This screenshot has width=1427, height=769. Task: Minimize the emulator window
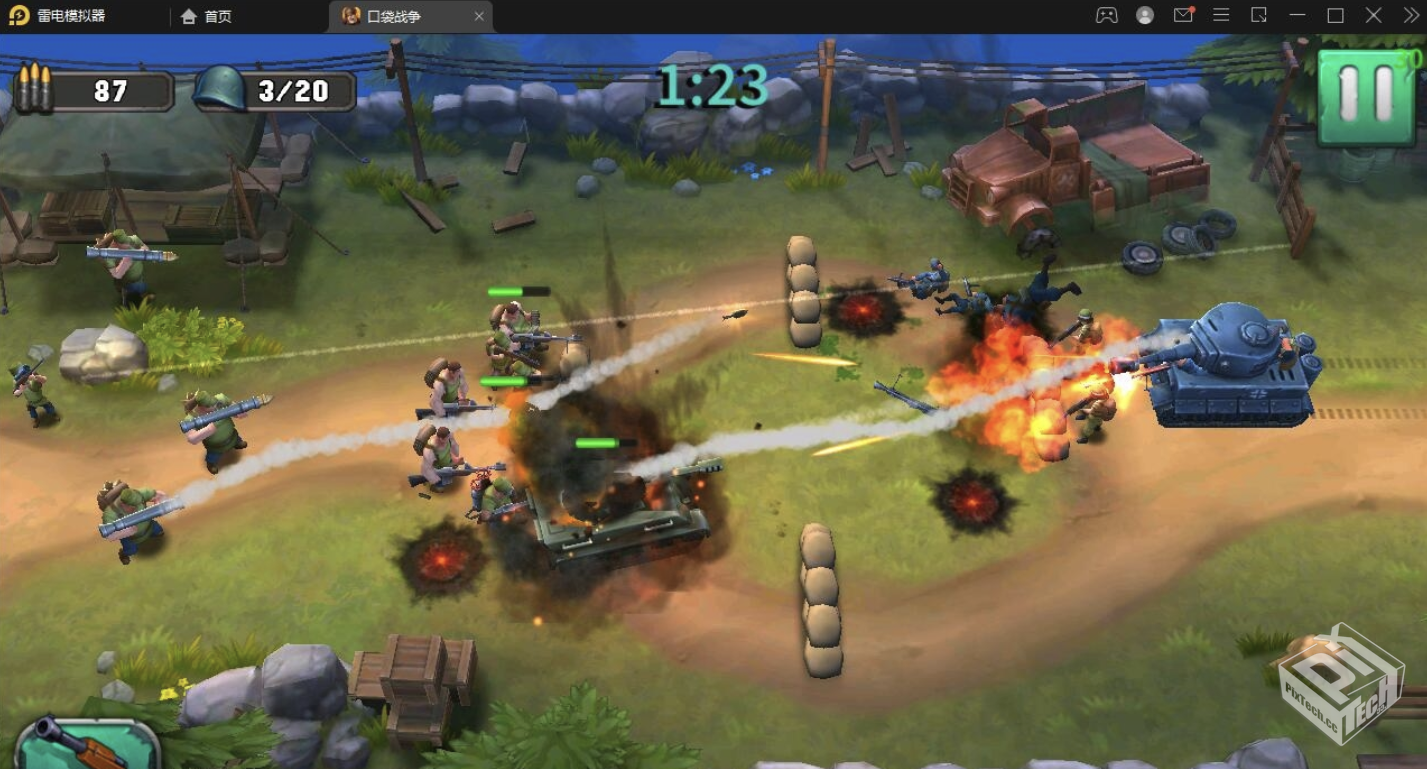pos(1297,15)
